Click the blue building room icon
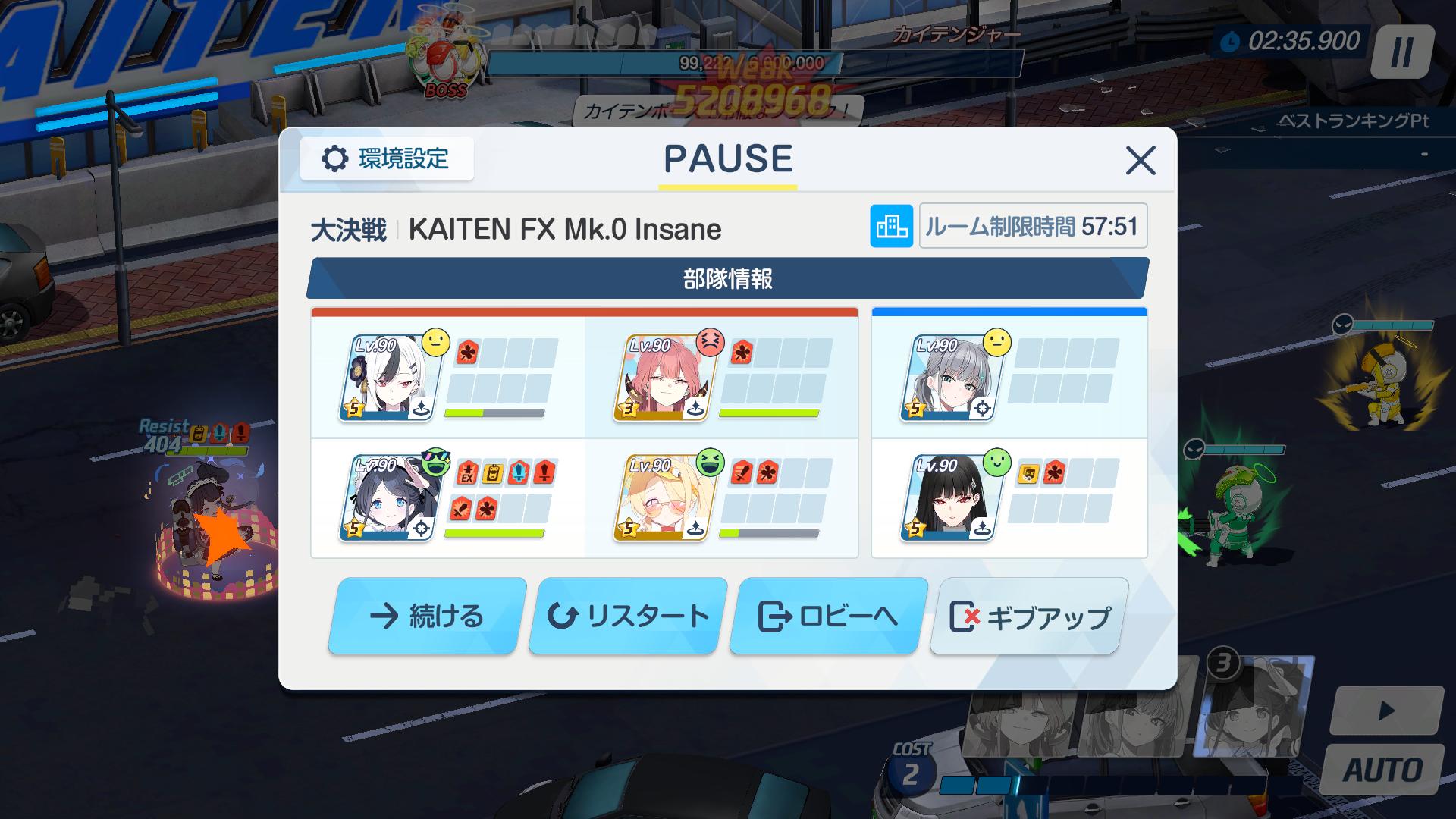 click(891, 226)
